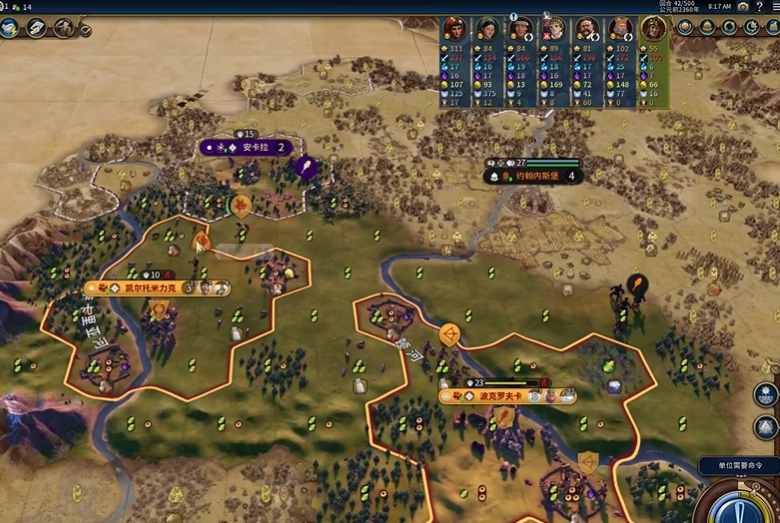The image size is (780, 523).
Task: Open the sun-emblem notification icon
Action: [x=766, y=394]
